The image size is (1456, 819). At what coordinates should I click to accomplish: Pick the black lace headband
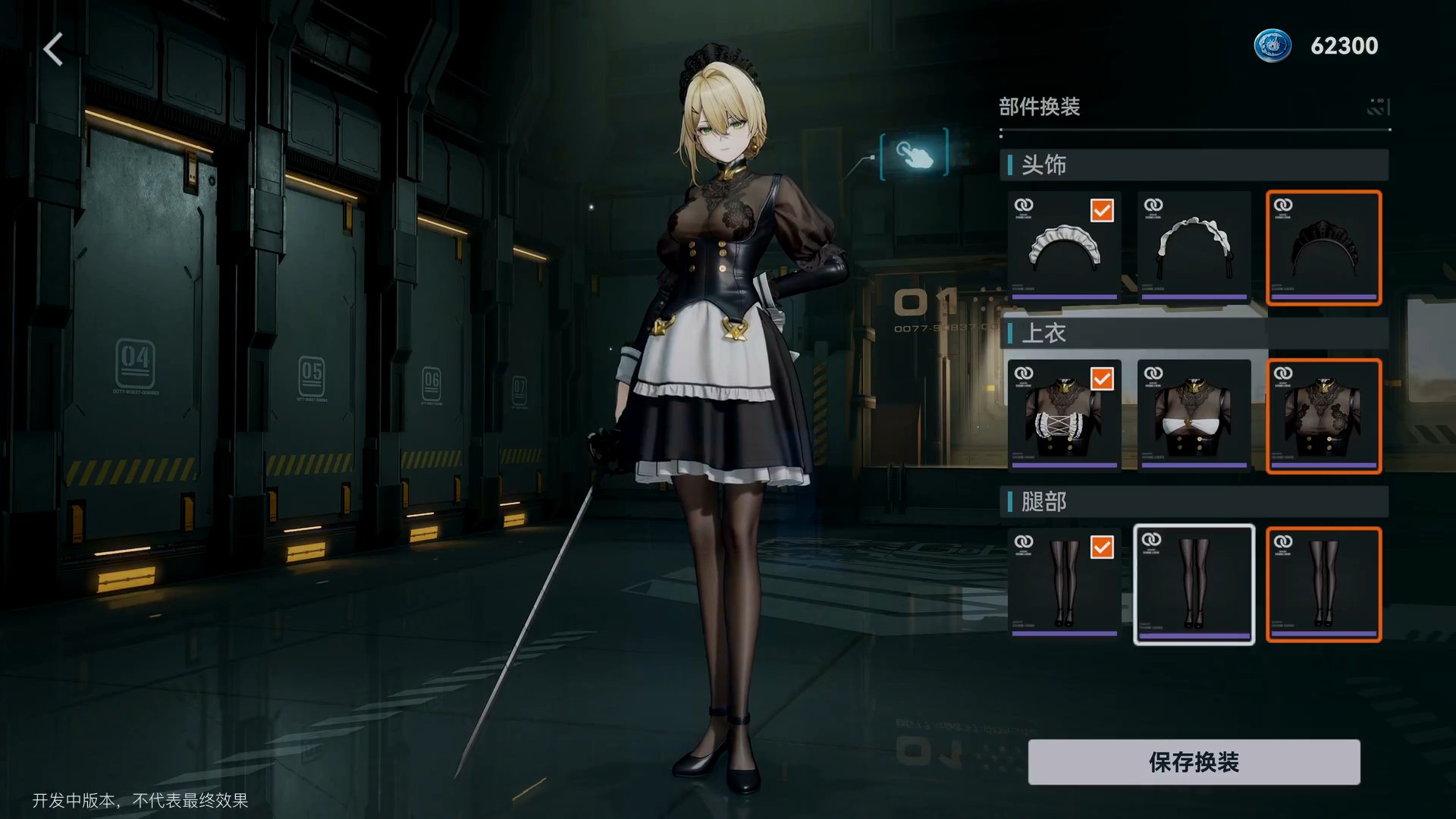click(x=1323, y=247)
